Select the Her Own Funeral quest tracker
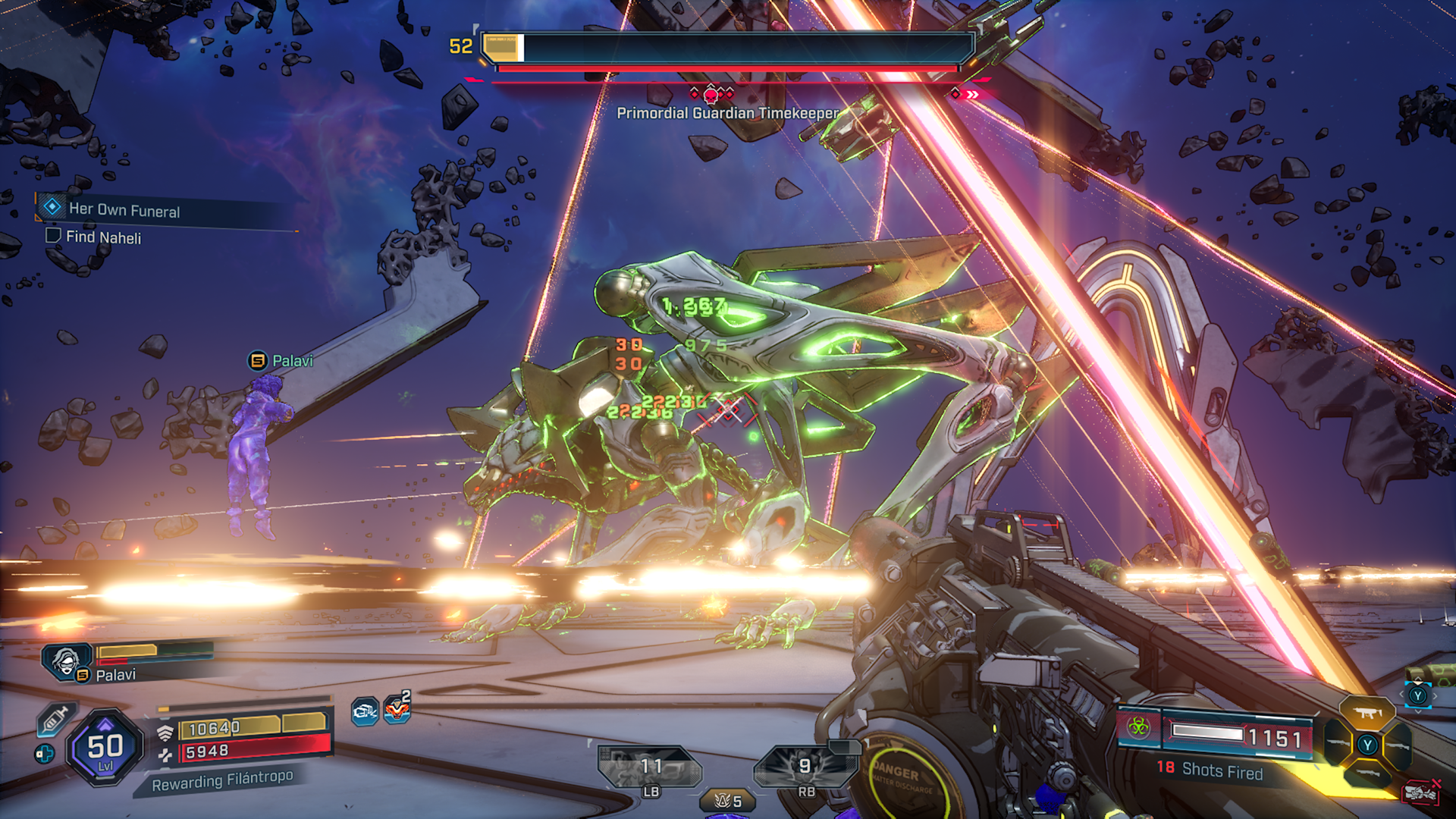The width and height of the screenshot is (1456, 819). click(124, 209)
